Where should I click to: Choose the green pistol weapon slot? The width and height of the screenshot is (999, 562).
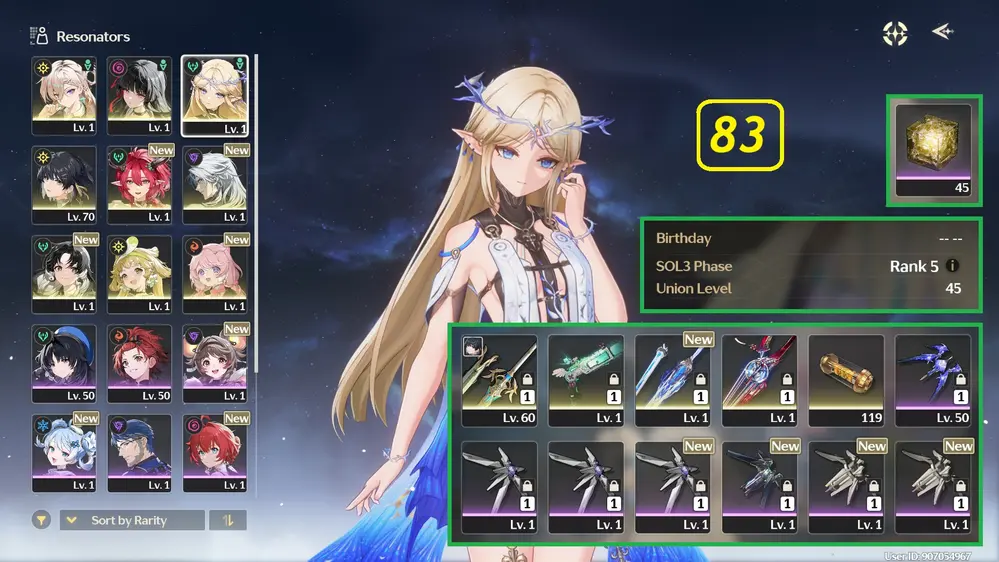pos(586,379)
